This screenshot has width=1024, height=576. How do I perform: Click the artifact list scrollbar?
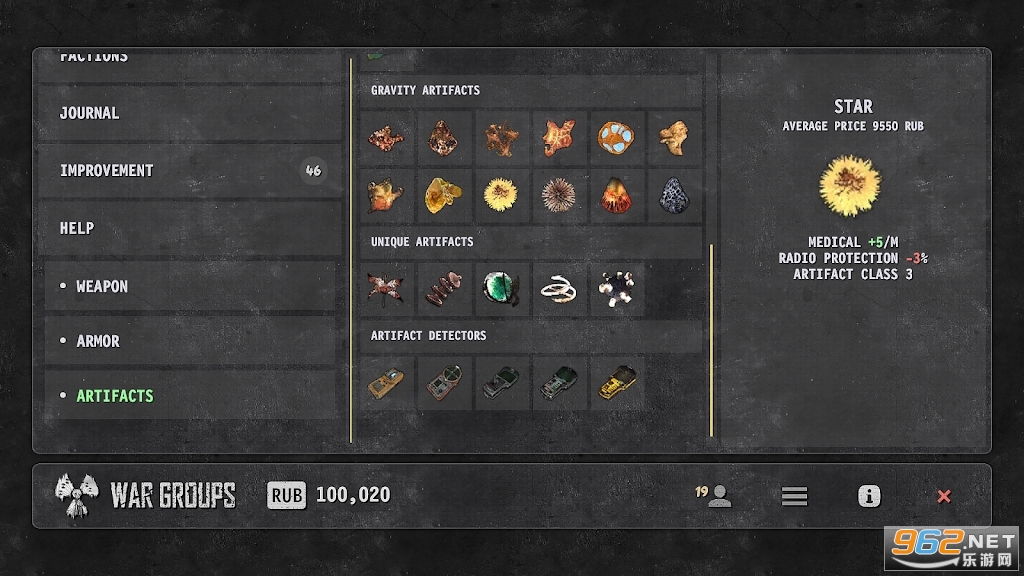711,340
